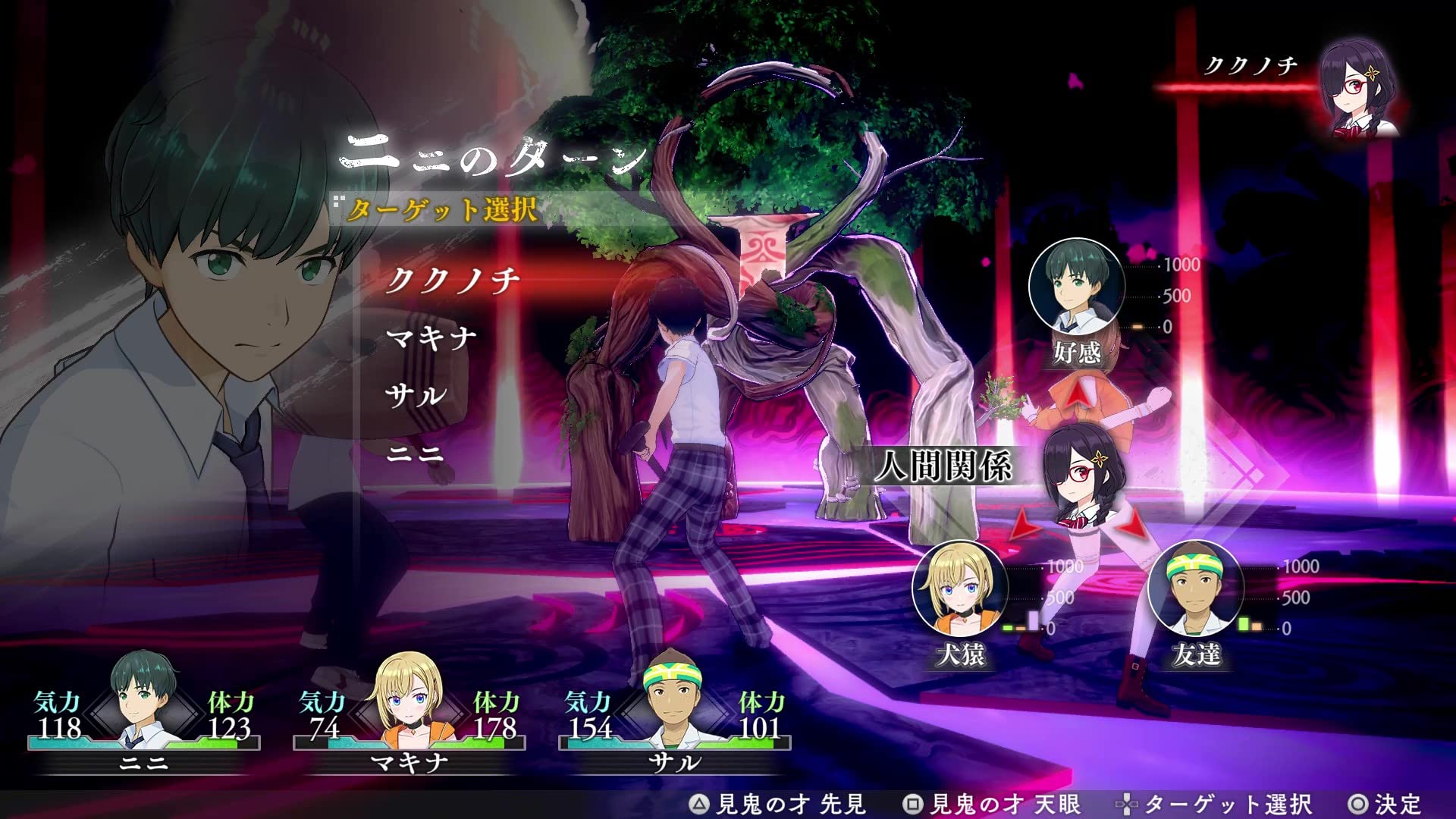The height and width of the screenshot is (819, 1456).
Task: Open the 犬猿 relationship portrait
Action: coord(959,588)
